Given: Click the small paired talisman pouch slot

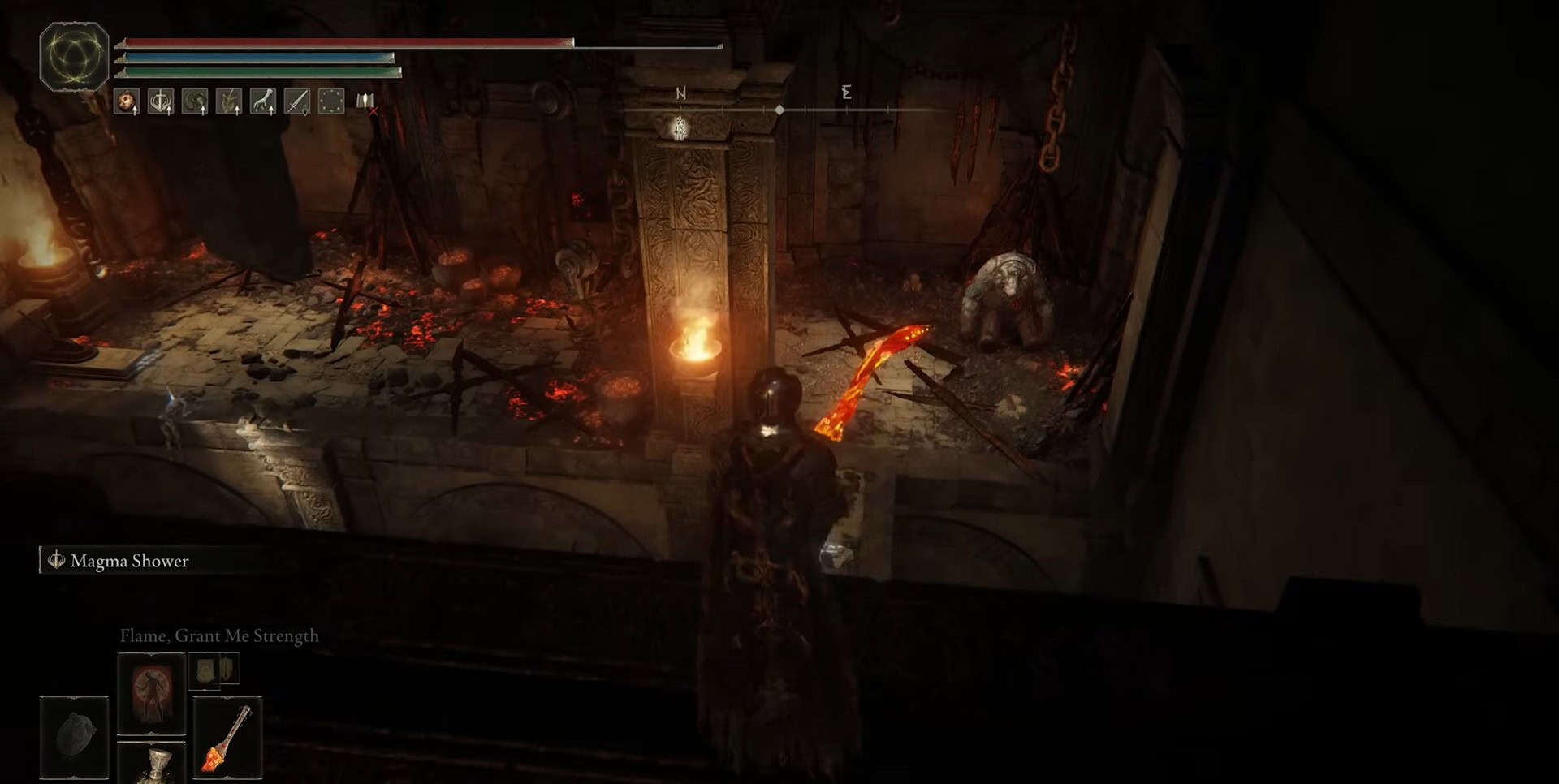Looking at the screenshot, I should coord(214,670).
